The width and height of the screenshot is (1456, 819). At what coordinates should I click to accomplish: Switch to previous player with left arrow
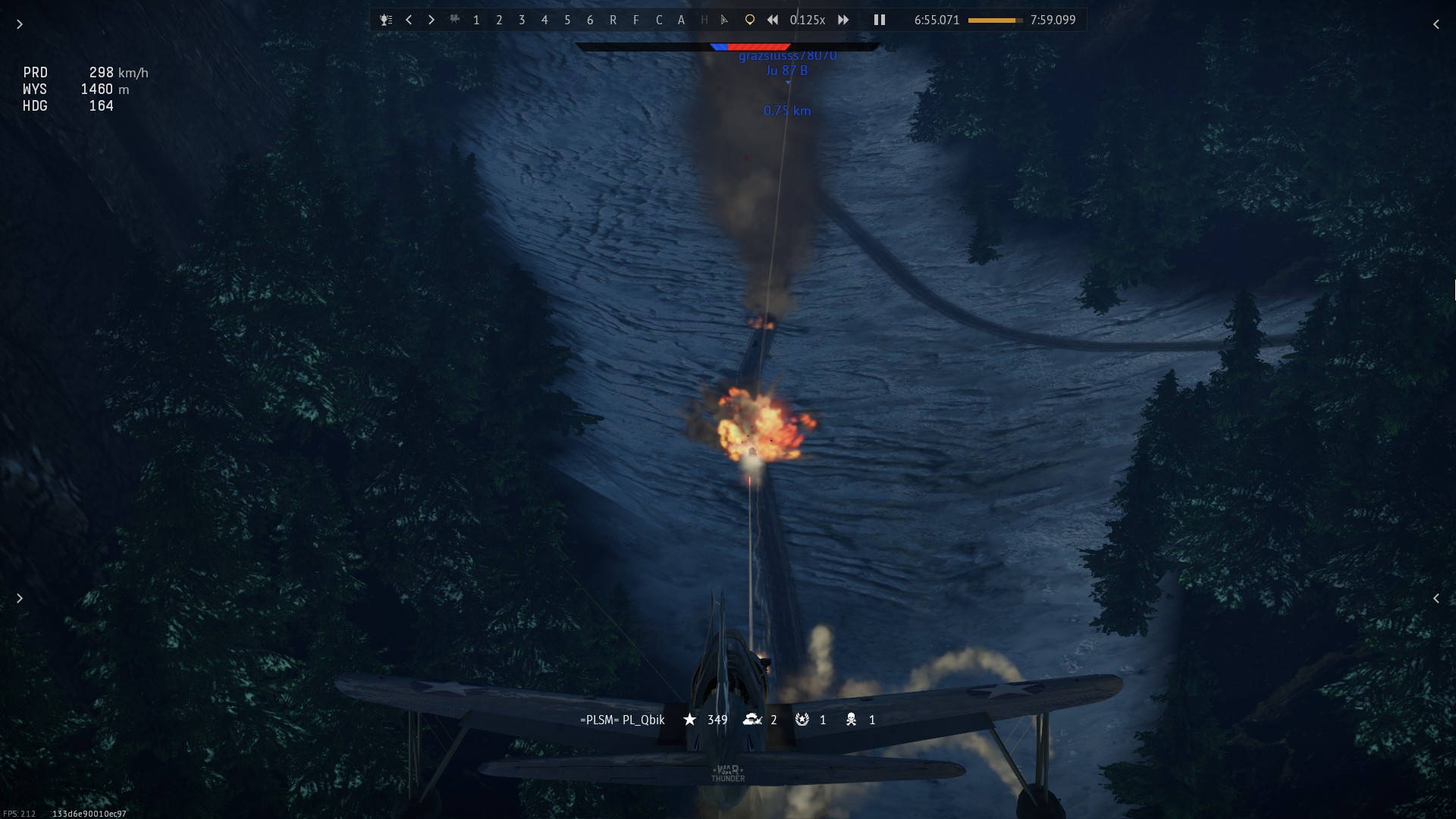coord(409,20)
